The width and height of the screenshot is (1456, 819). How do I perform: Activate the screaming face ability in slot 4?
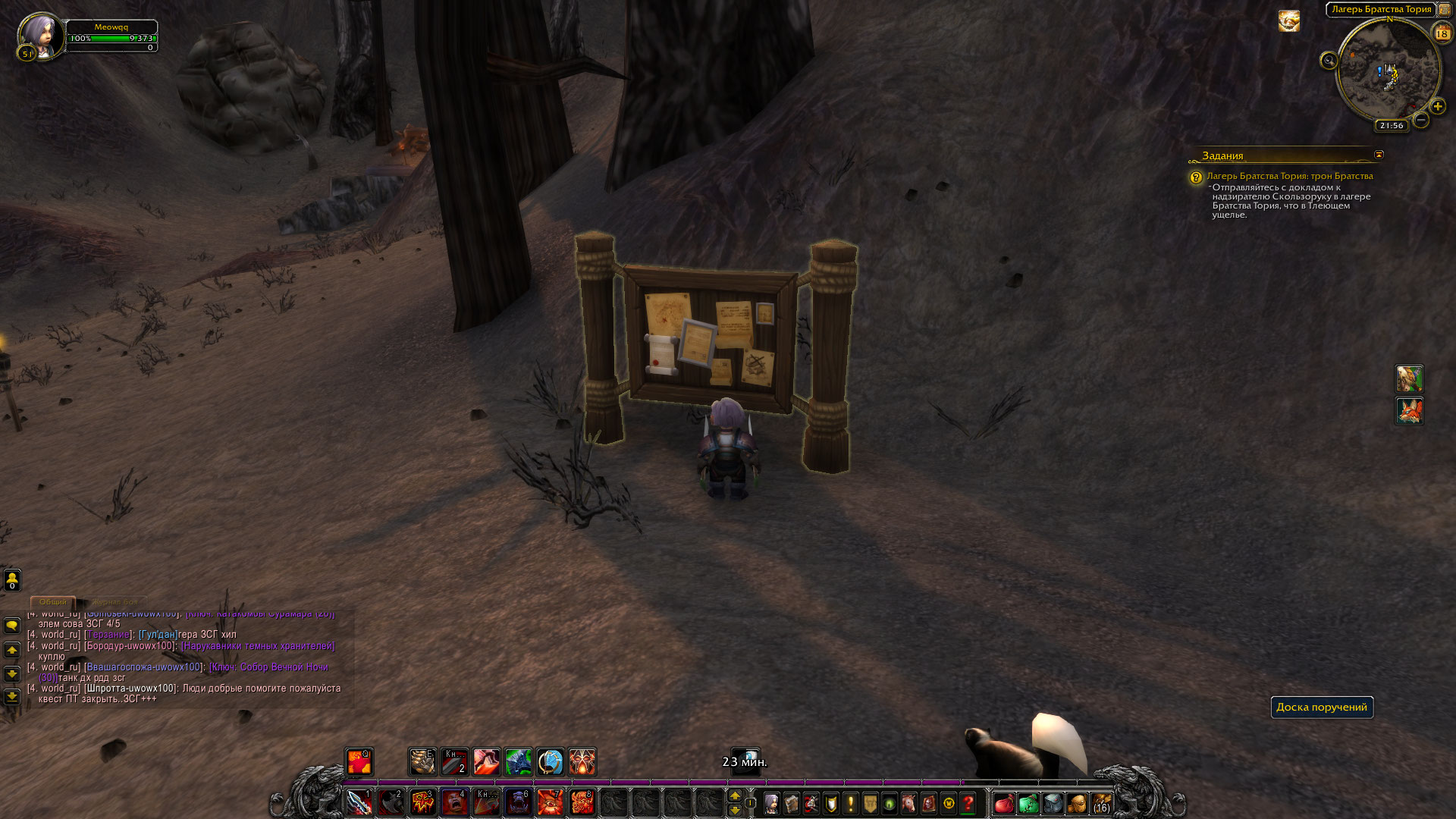[x=454, y=802]
